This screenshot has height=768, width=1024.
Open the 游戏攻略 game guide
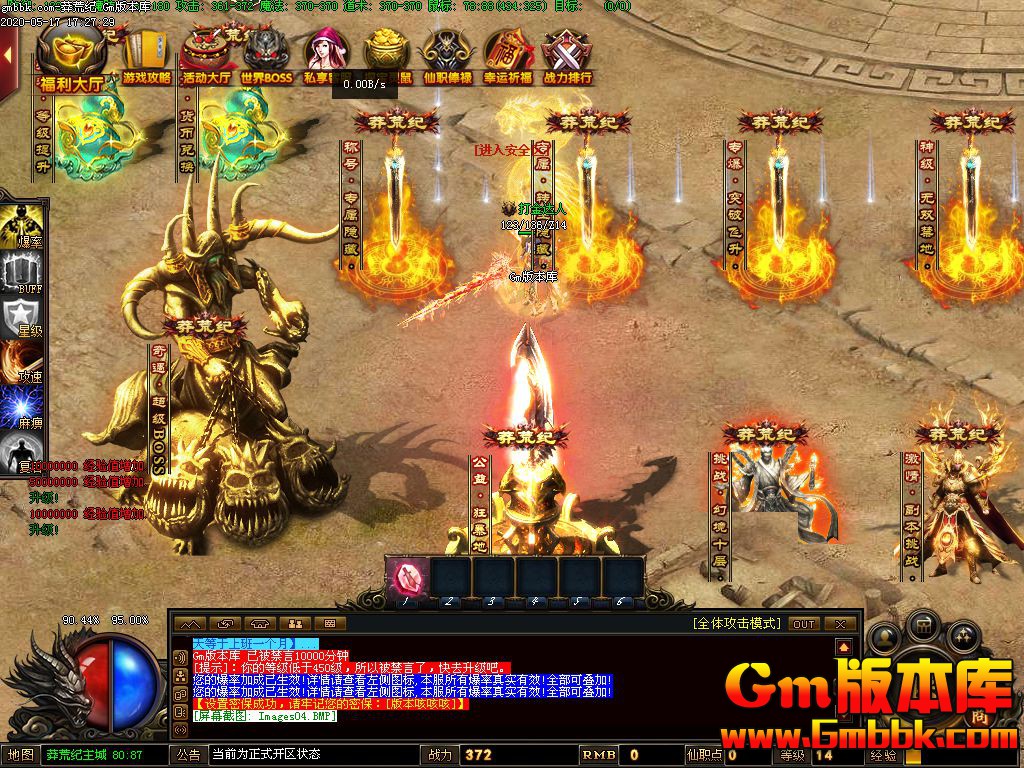147,58
